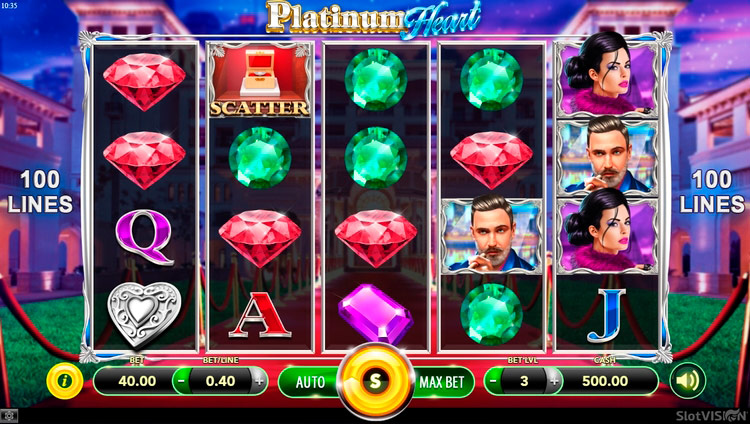The image size is (750, 424).
Task: Decrease the bet per line
Action: click(181, 380)
